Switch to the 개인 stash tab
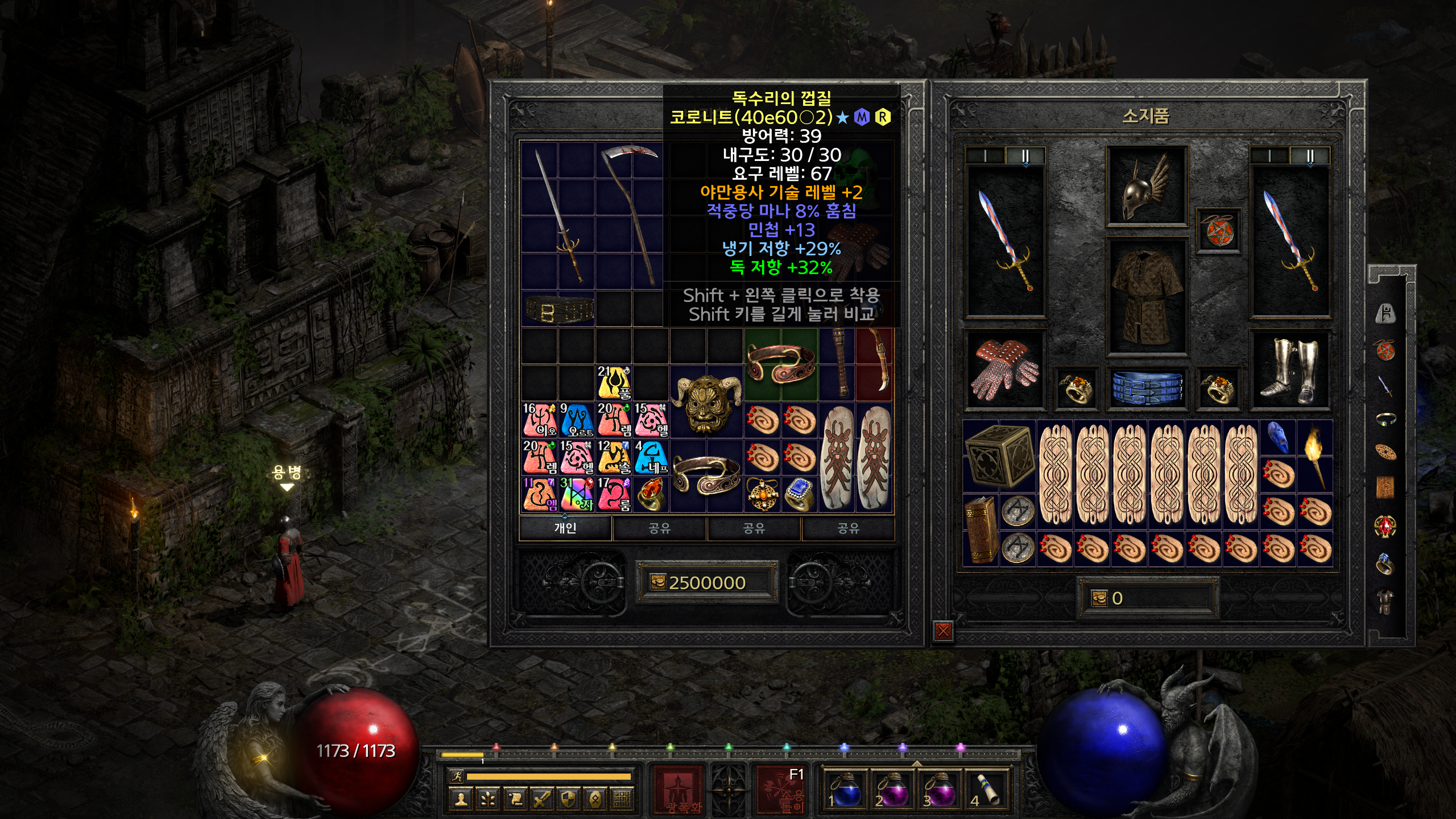 [x=565, y=528]
